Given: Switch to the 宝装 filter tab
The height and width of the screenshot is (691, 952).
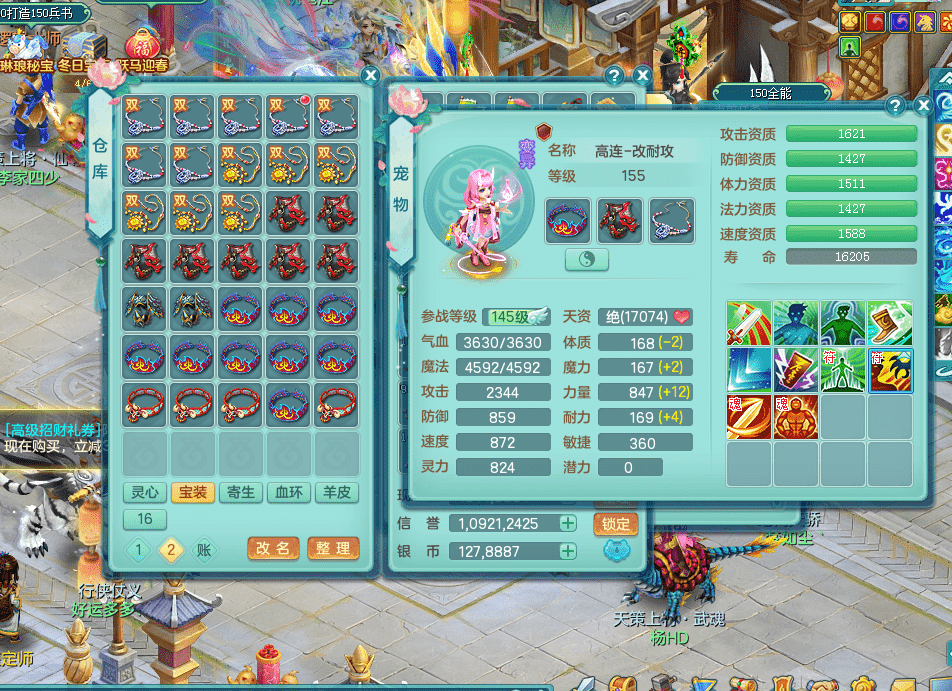Looking at the screenshot, I should pyautogui.click(x=192, y=492).
